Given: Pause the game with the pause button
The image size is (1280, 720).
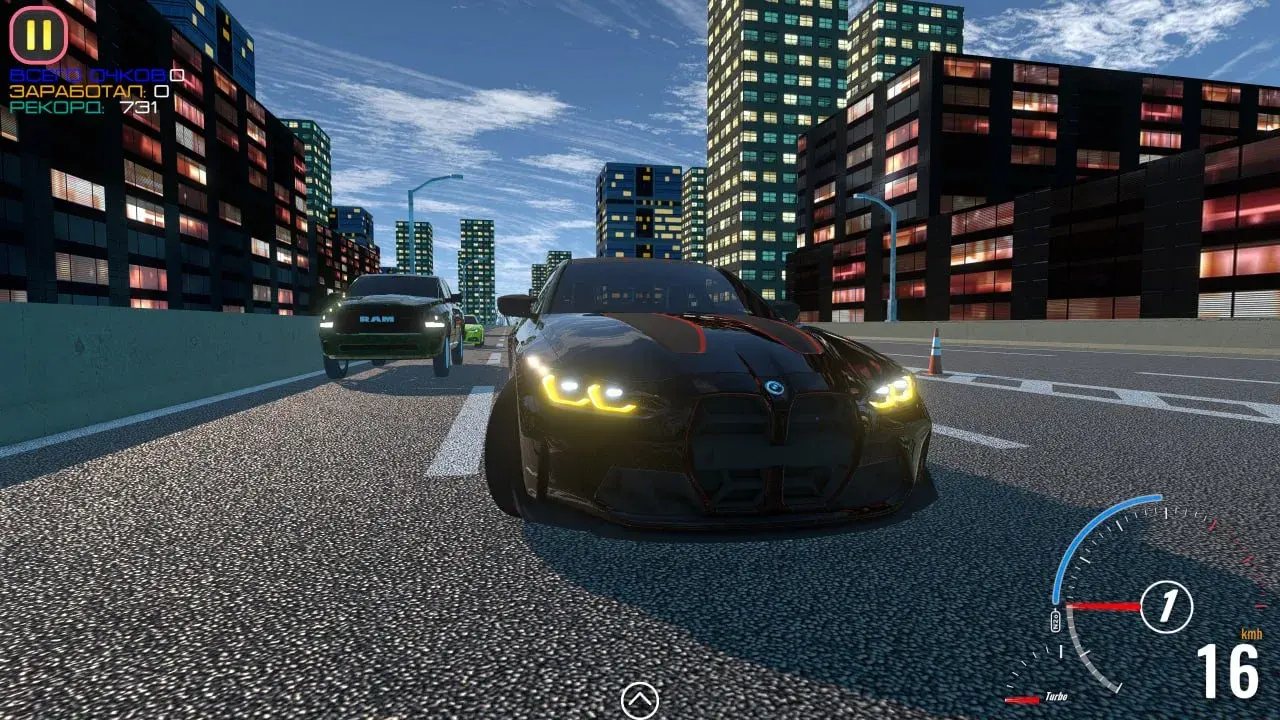Looking at the screenshot, I should pos(38,35).
